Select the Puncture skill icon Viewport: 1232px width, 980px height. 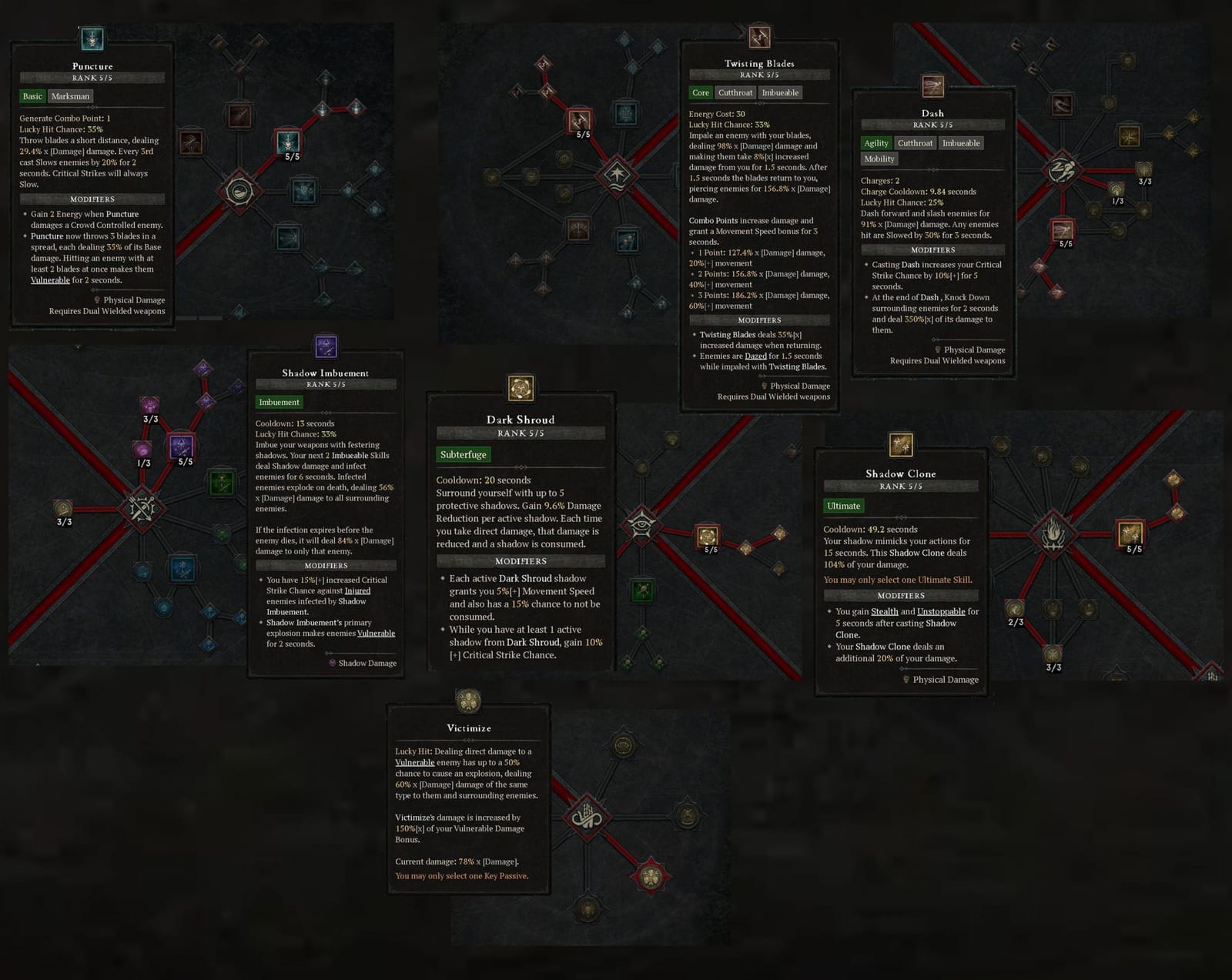click(x=92, y=37)
